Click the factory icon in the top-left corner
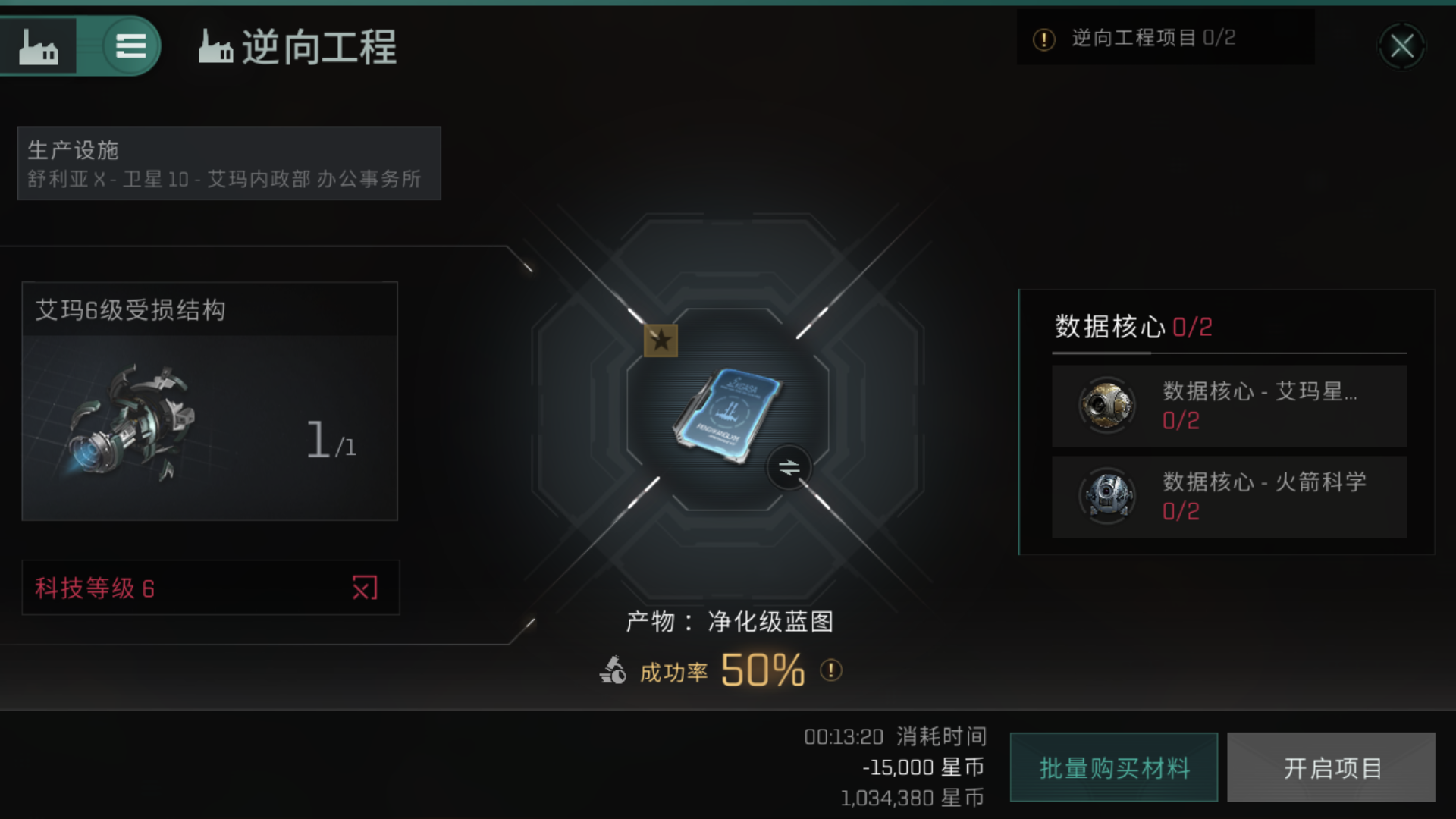The height and width of the screenshot is (819, 1456). [x=39, y=45]
